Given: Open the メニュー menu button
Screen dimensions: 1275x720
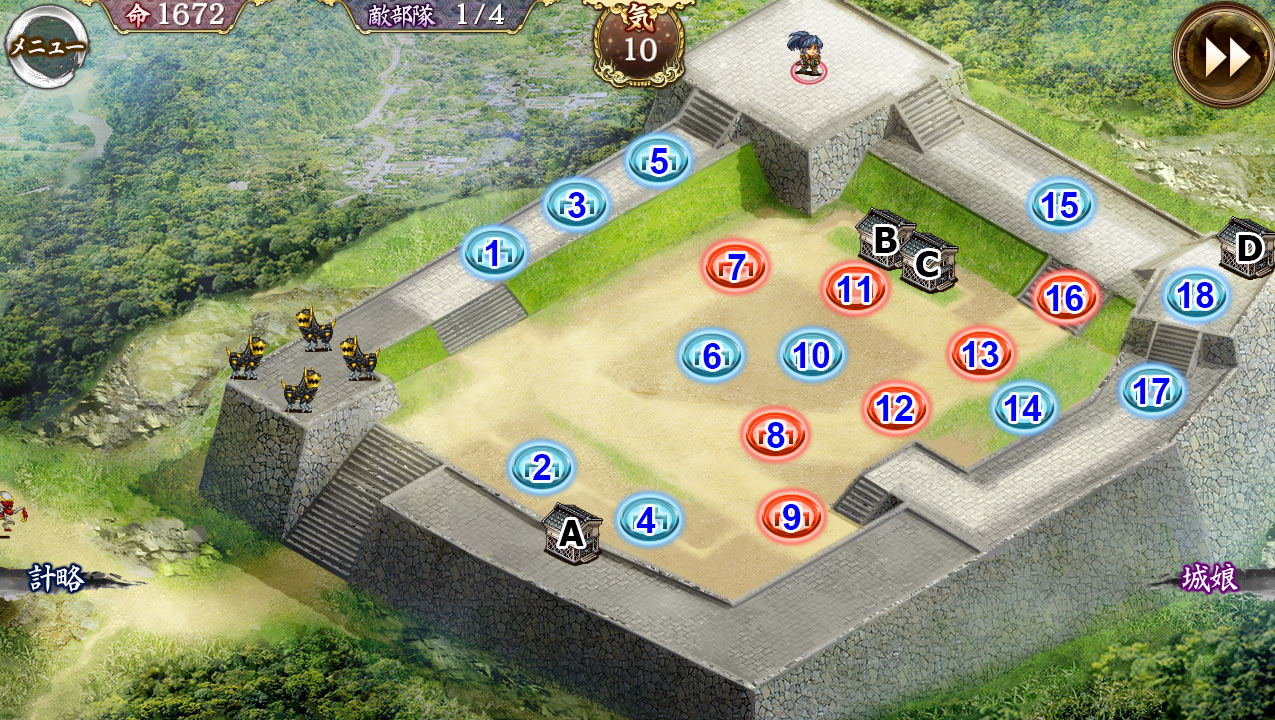Looking at the screenshot, I should pos(47,45).
